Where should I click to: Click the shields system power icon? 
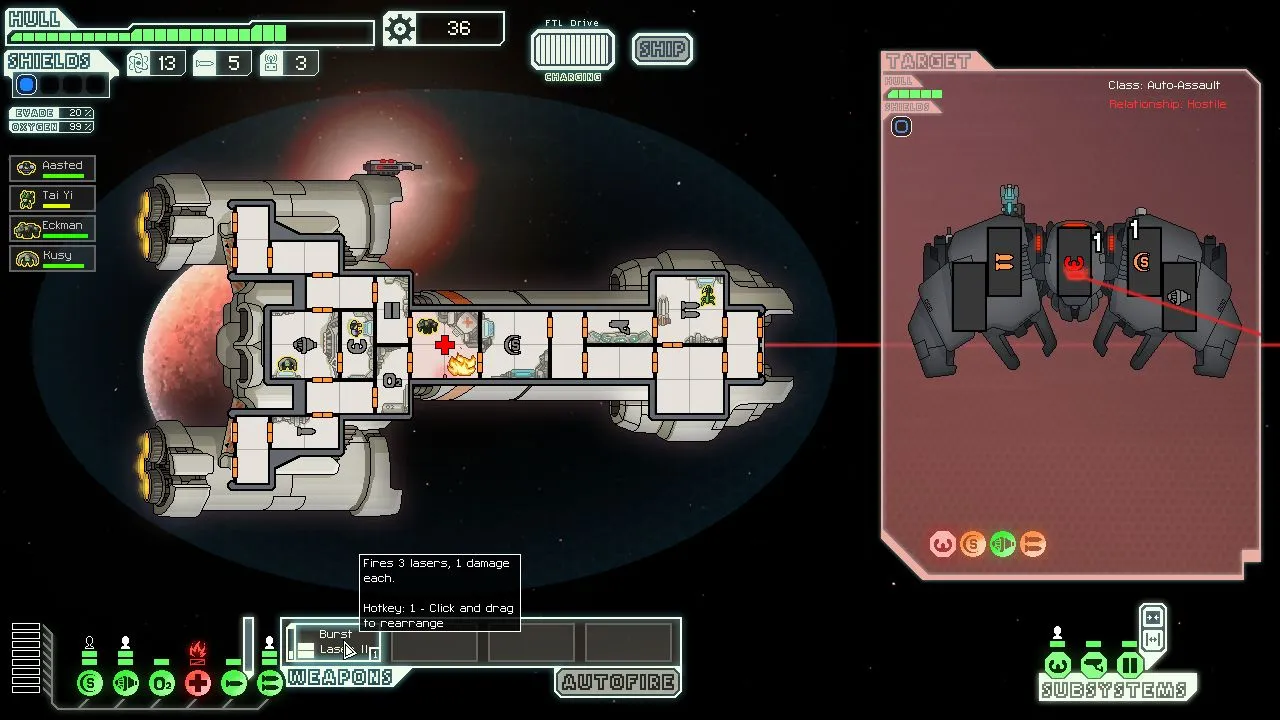pyautogui.click(x=90, y=684)
